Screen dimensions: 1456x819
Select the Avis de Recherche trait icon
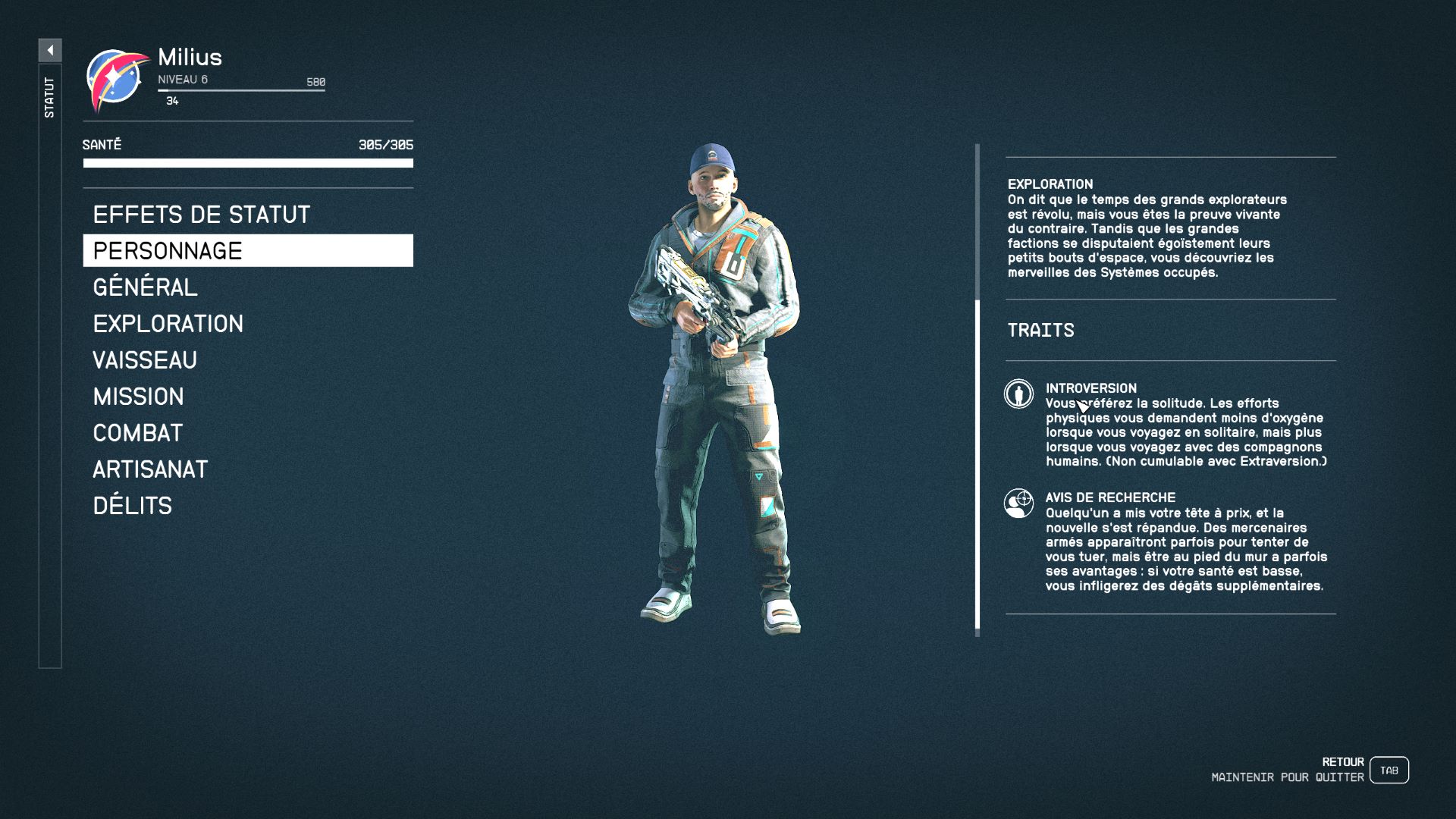point(1018,504)
